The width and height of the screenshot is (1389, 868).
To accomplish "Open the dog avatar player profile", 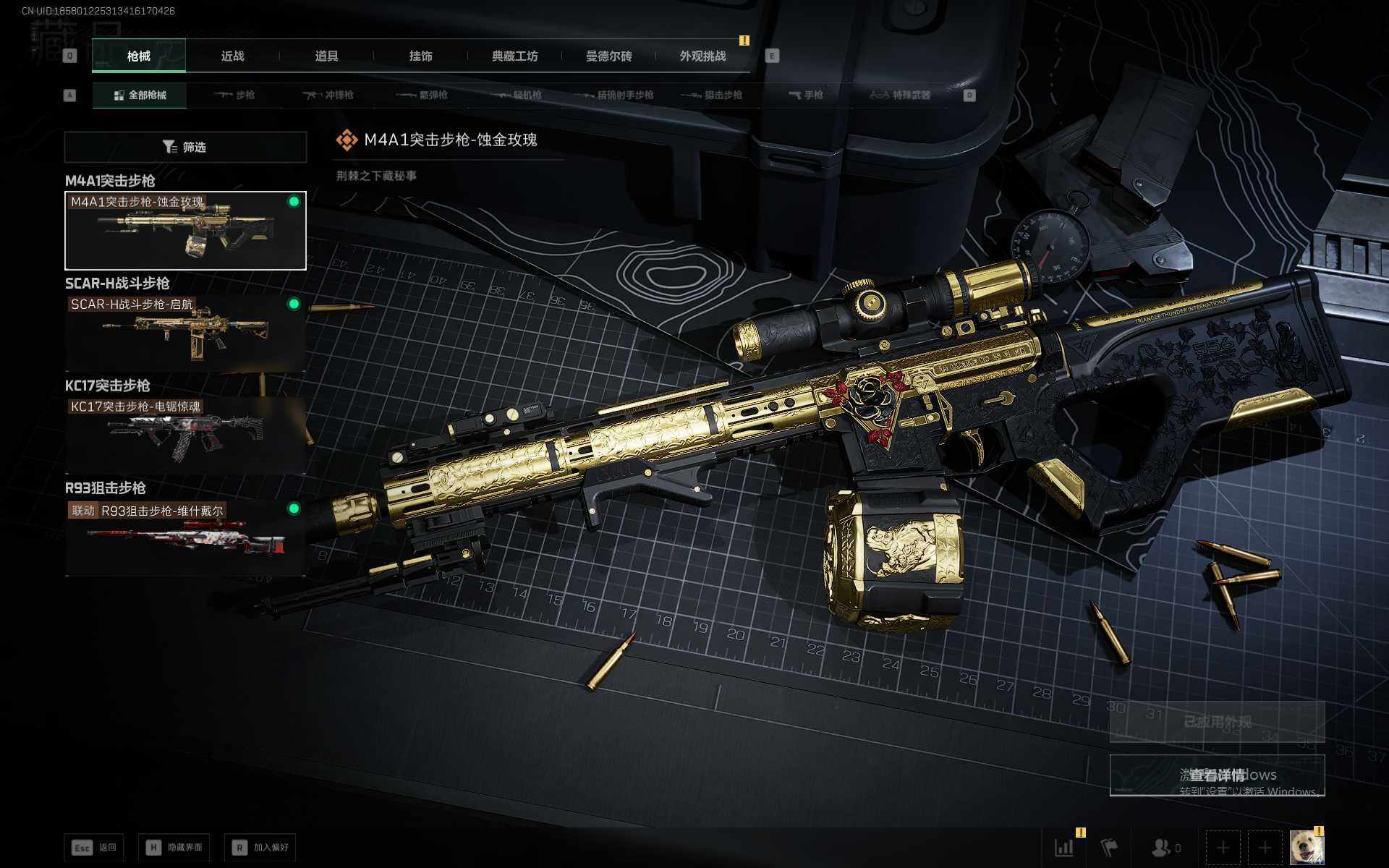I will pyautogui.click(x=1307, y=847).
